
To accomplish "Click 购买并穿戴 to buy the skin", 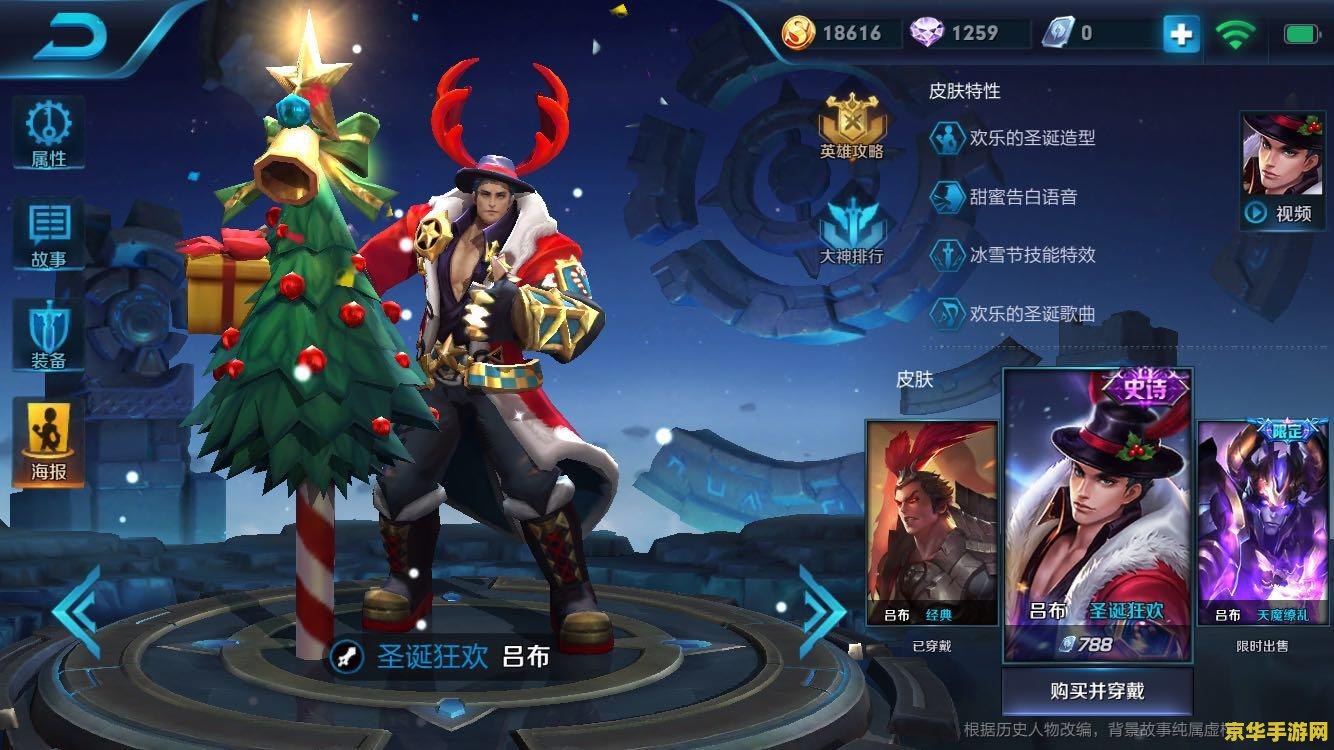I will pyautogui.click(x=1097, y=691).
